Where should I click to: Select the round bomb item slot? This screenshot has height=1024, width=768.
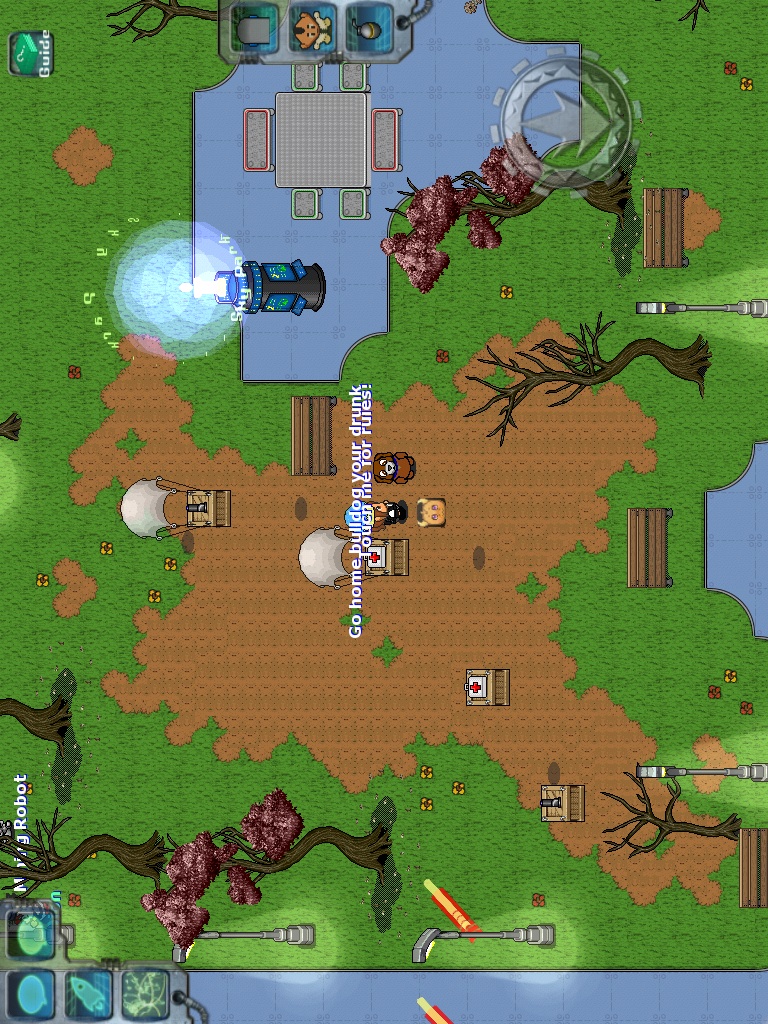pyautogui.click(x=368, y=29)
